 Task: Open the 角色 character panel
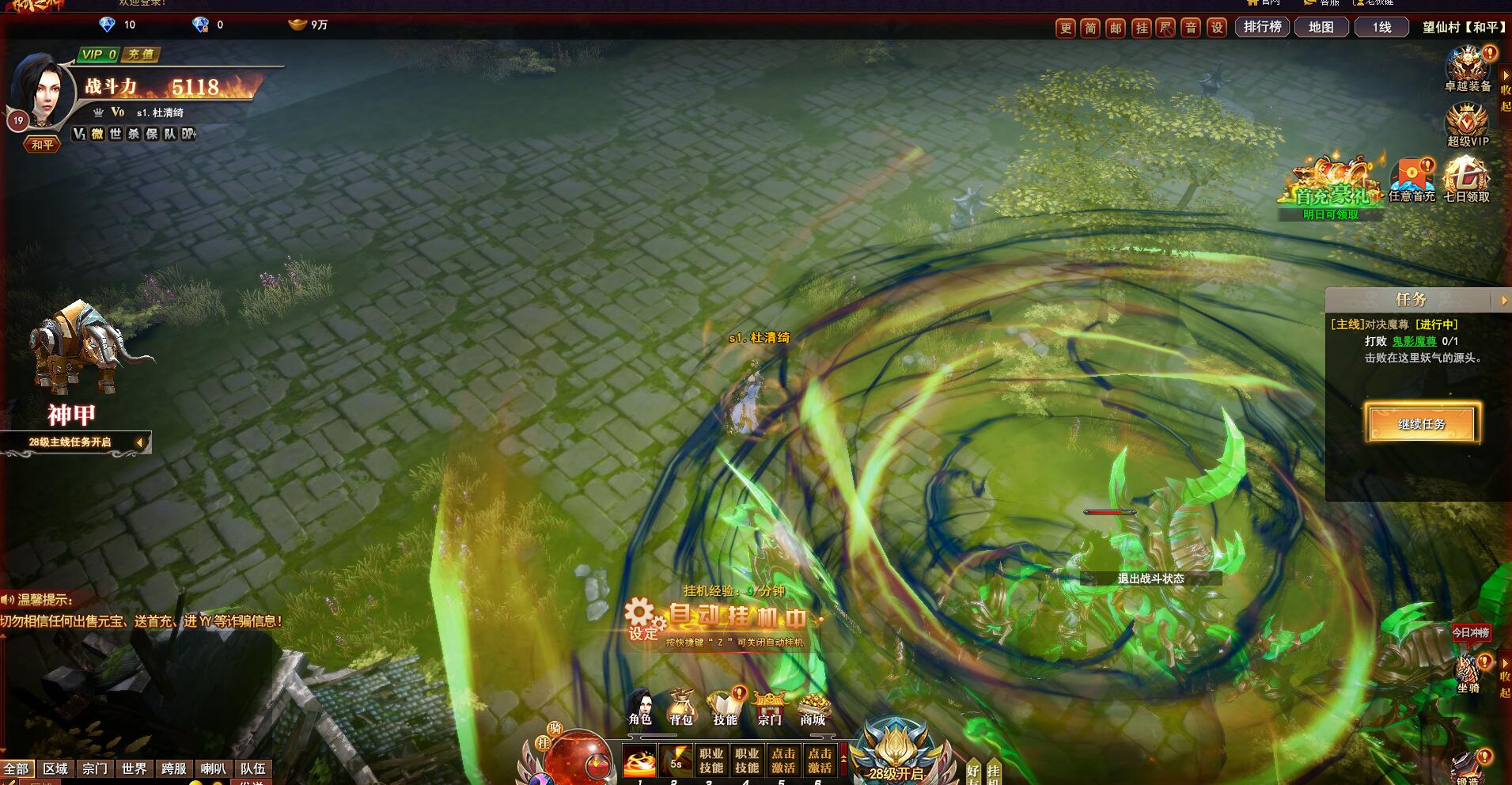[x=640, y=707]
